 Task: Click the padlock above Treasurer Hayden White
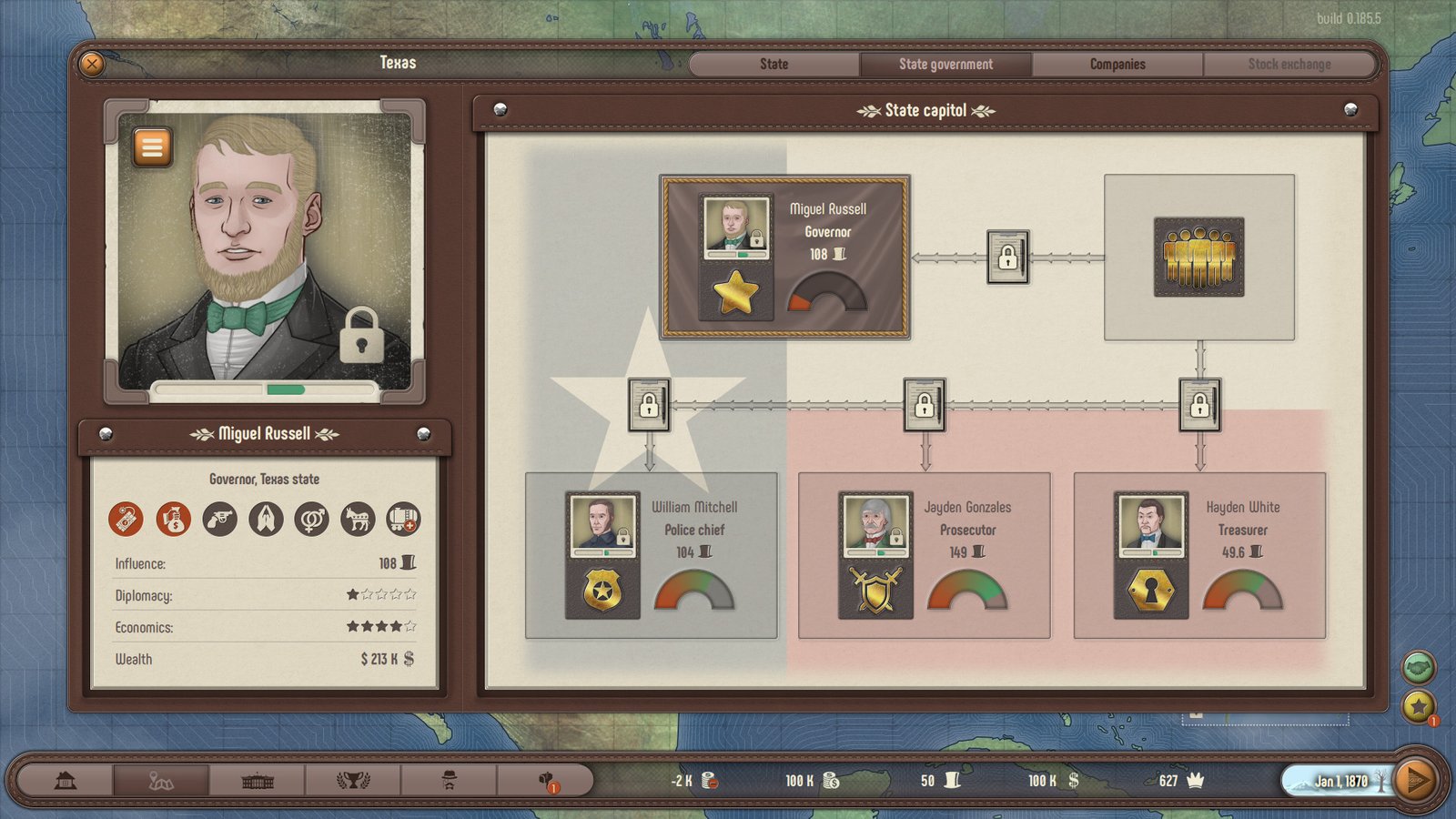click(x=1199, y=403)
